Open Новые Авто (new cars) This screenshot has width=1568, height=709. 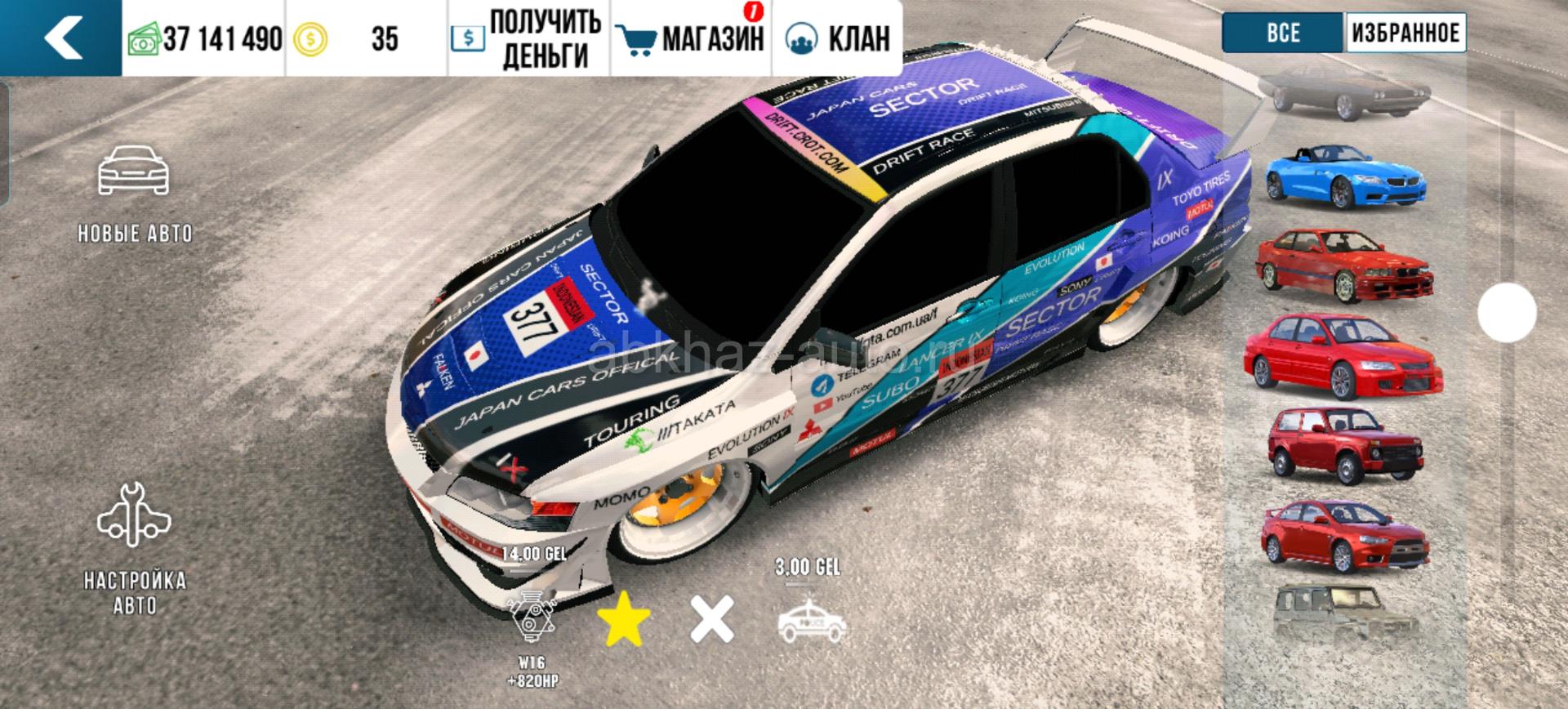coord(134,194)
